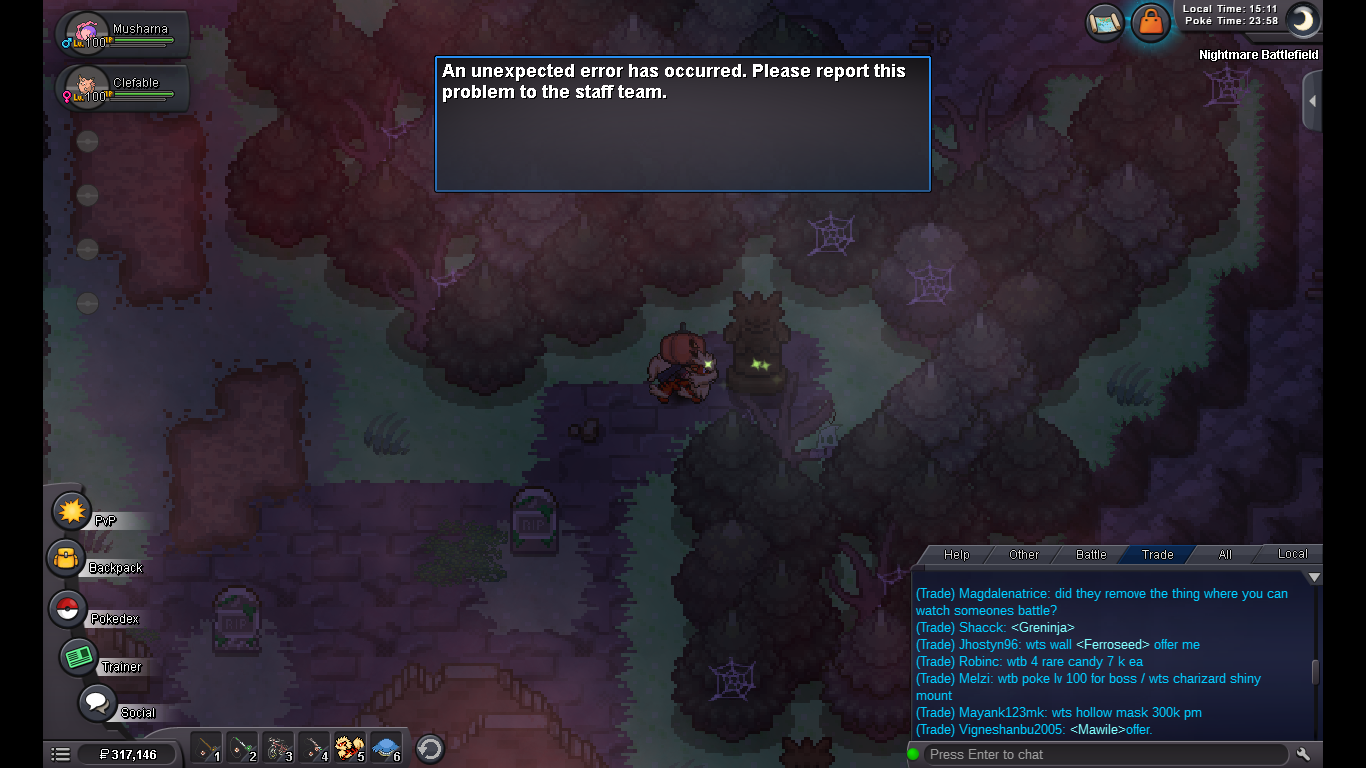Image resolution: width=1366 pixels, height=768 pixels.
Task: Switch to the Local chat tab
Action: tap(1292, 553)
